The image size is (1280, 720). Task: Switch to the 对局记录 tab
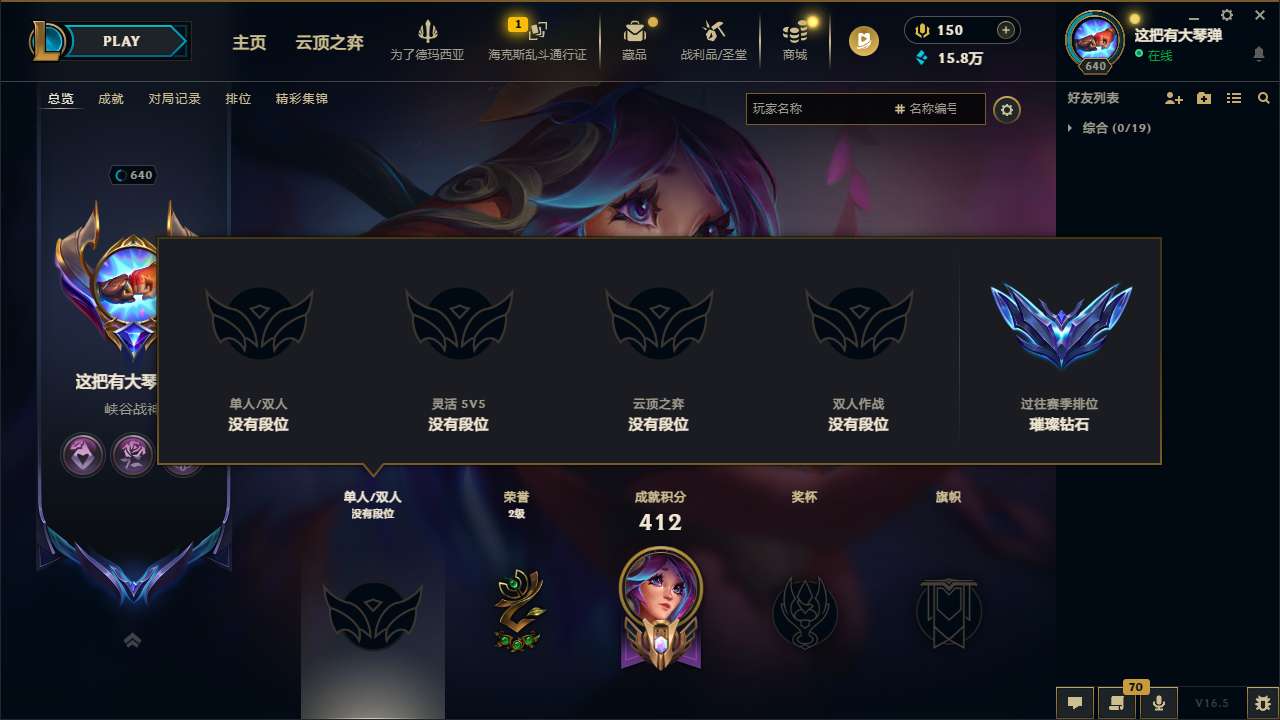coord(174,99)
